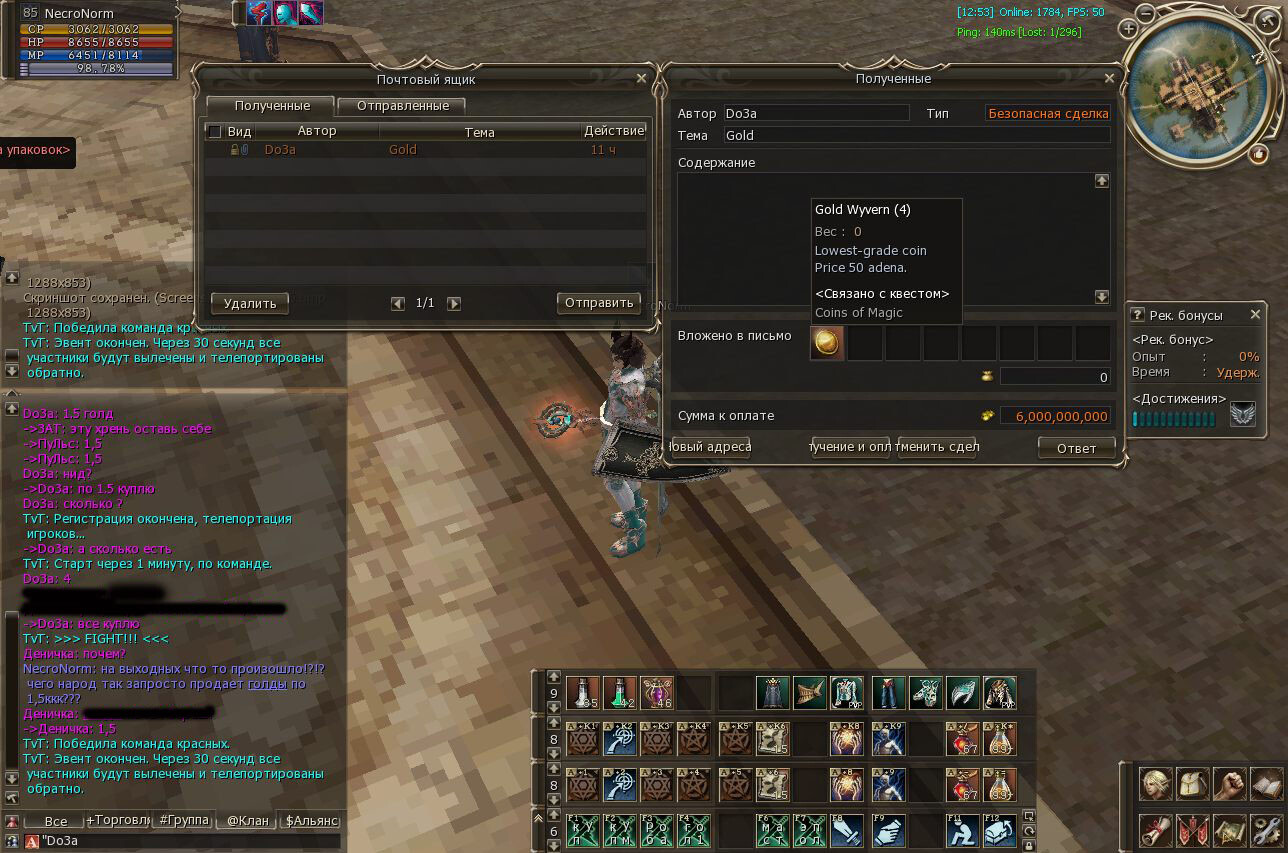Open the character portrait menu icon
The height and width of the screenshot is (853, 1288).
[x=1156, y=785]
